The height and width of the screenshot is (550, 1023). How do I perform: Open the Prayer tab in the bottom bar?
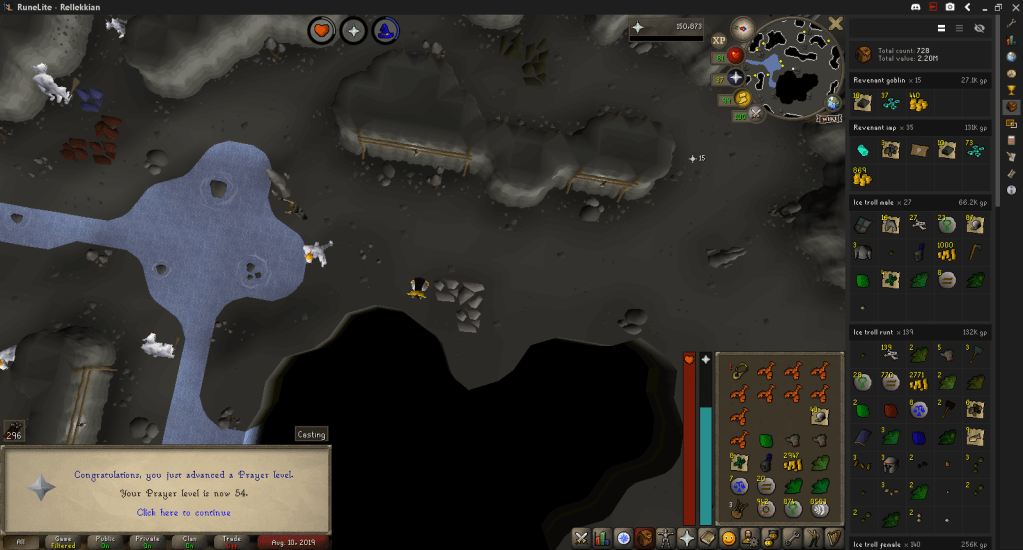click(x=687, y=538)
